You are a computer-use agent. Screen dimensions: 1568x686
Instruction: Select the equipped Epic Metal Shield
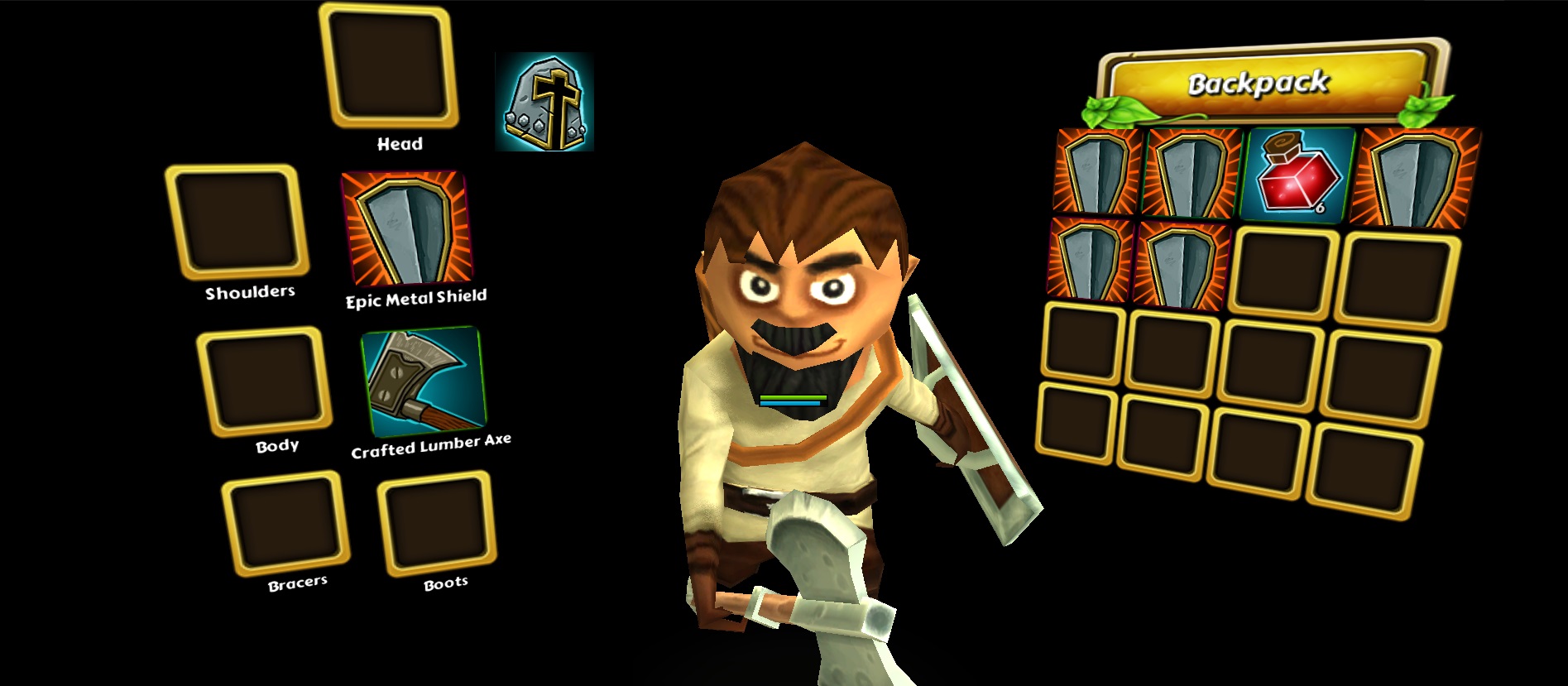(407, 229)
